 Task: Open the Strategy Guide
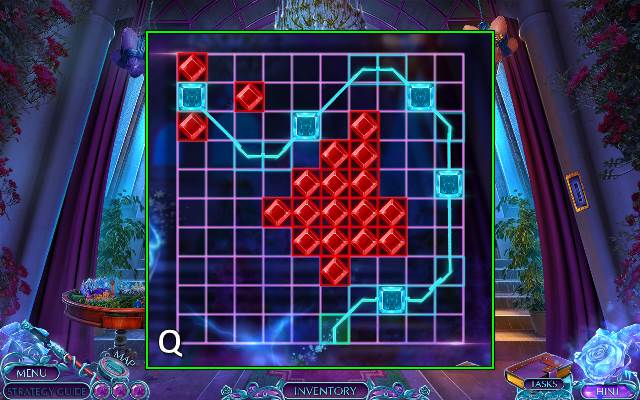pos(47,391)
